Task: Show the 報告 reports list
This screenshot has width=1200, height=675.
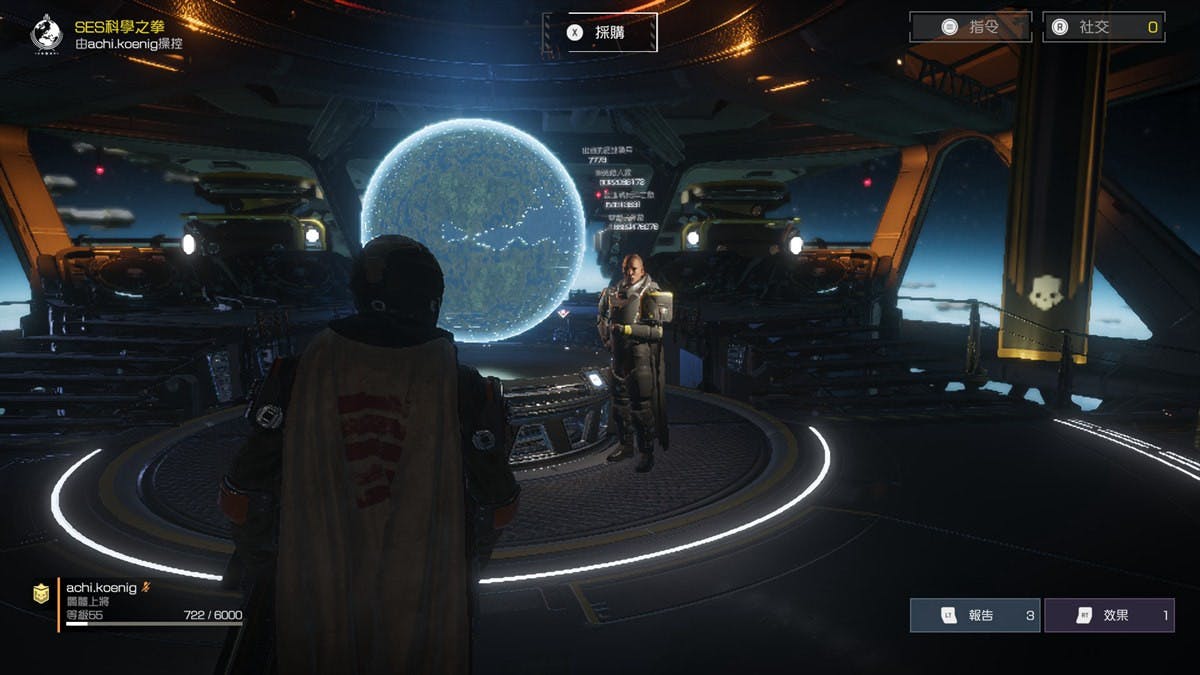Action: [x=974, y=615]
